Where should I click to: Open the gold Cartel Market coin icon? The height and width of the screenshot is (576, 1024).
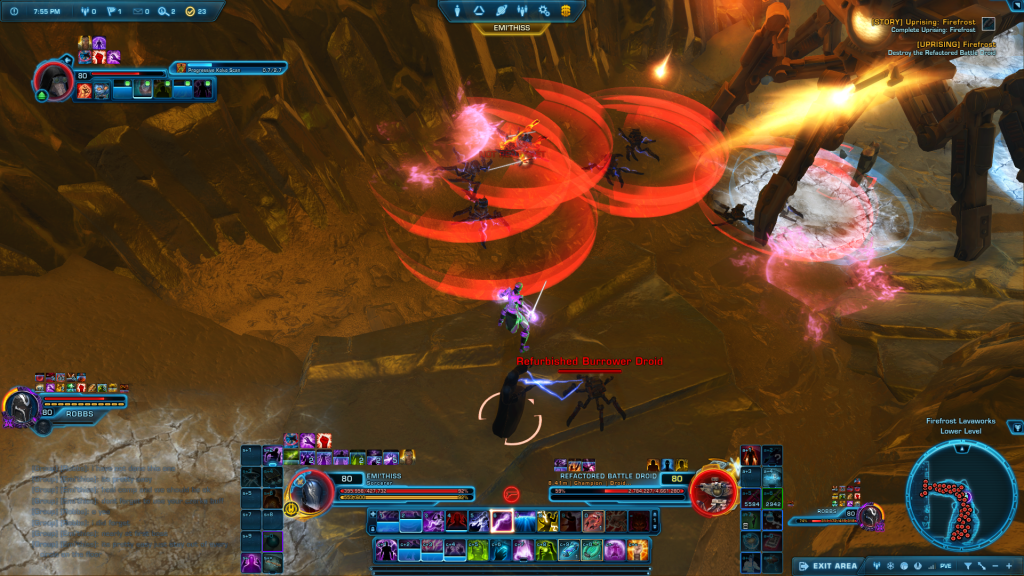(567, 10)
